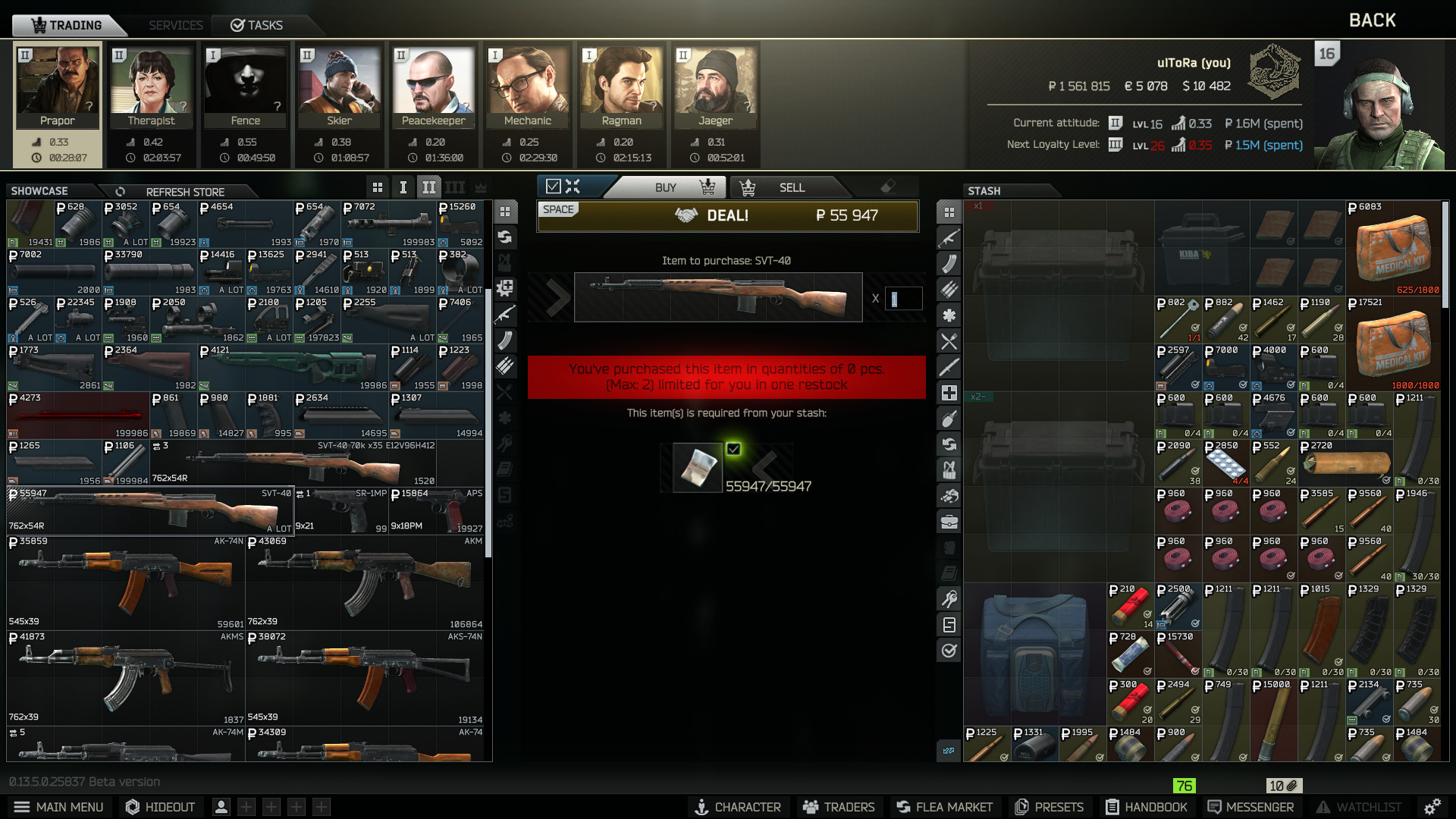This screenshot has width=1456, height=819.
Task: Click the DEAL! purchase button
Action: [726, 216]
